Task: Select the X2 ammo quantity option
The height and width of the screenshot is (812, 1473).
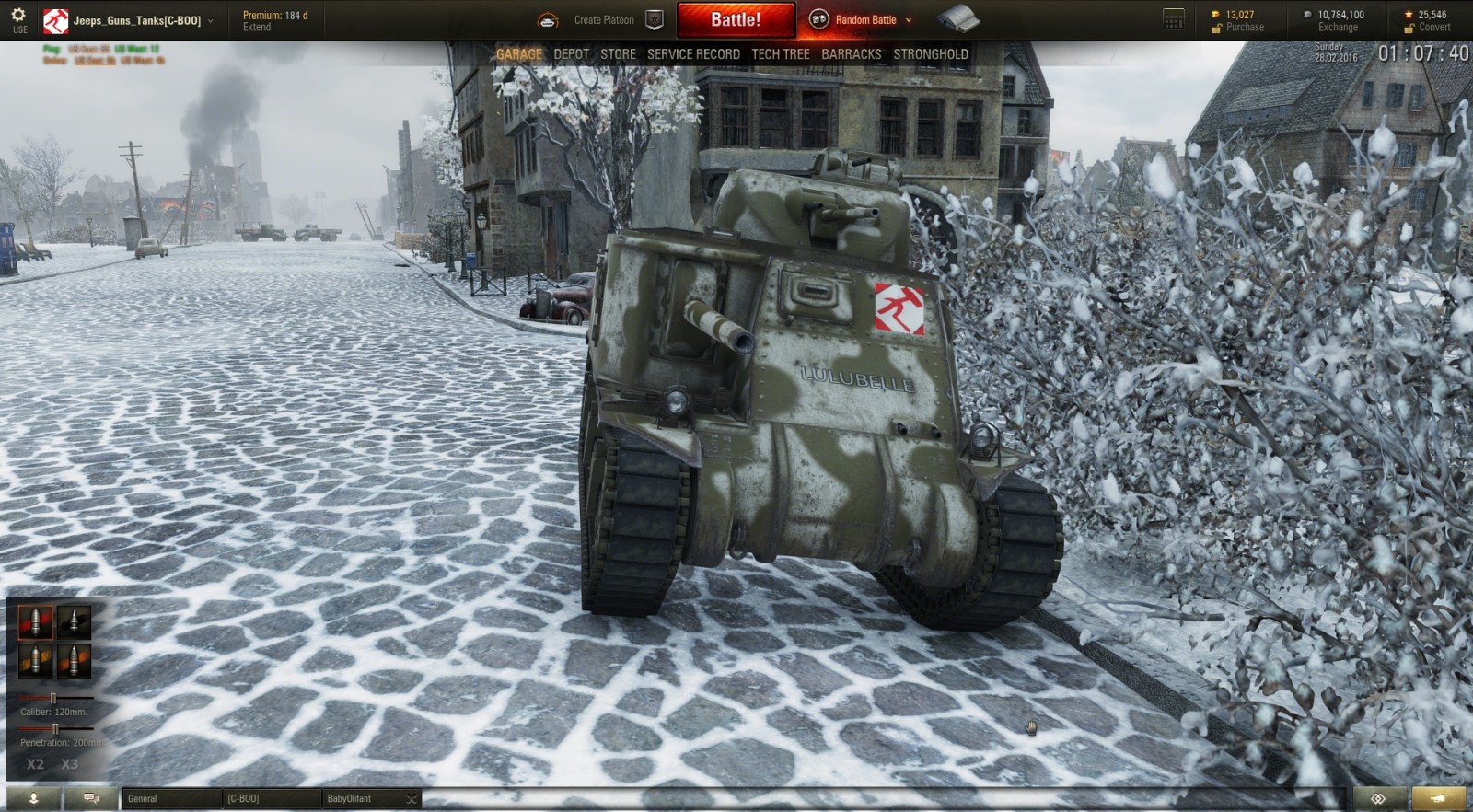Action: (35, 763)
